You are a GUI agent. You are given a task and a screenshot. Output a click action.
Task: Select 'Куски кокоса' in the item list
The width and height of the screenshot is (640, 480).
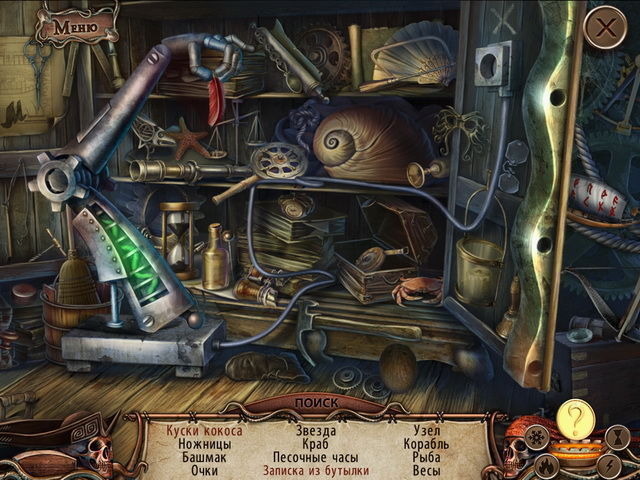pyautogui.click(x=204, y=431)
